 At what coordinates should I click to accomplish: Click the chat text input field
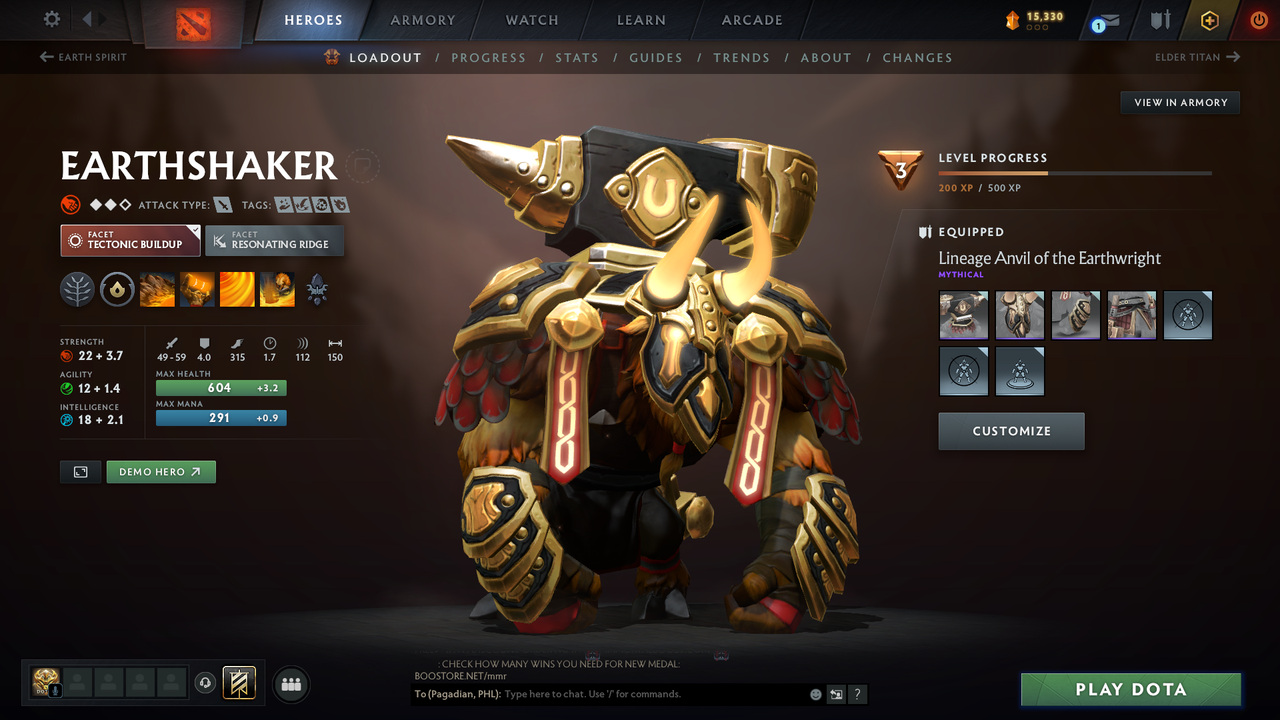650,694
